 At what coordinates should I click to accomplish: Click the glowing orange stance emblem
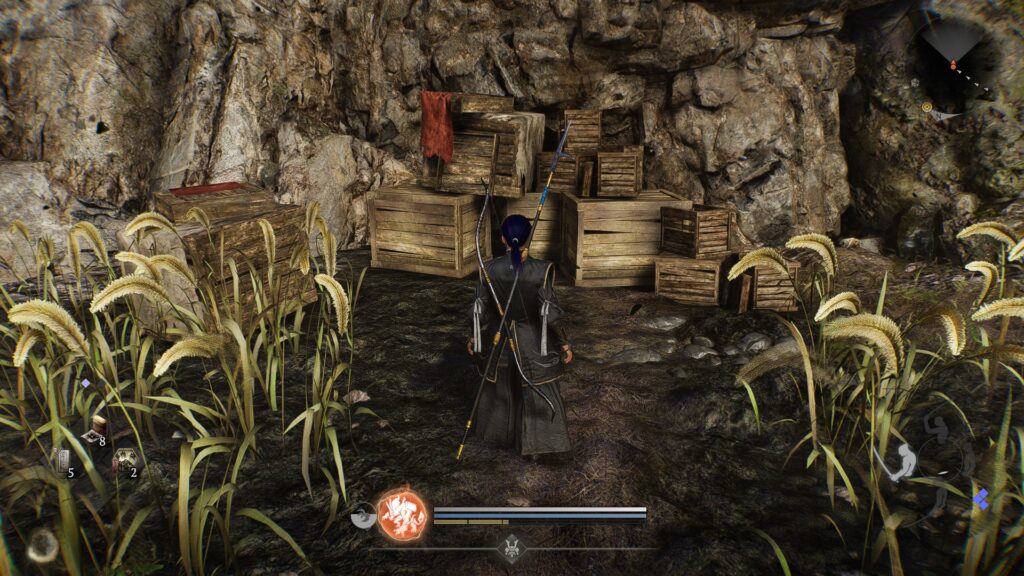point(401,514)
